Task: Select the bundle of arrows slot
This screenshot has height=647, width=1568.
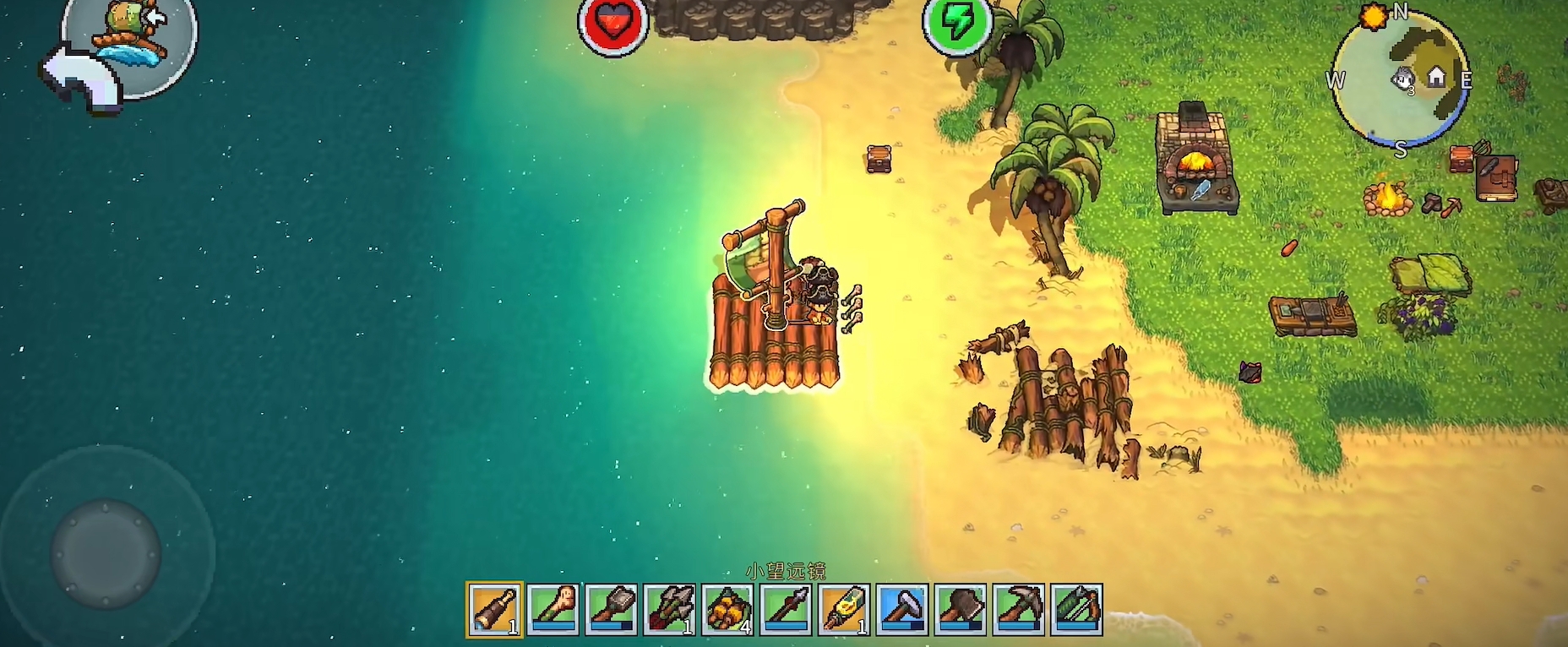Action: pyautogui.click(x=669, y=609)
